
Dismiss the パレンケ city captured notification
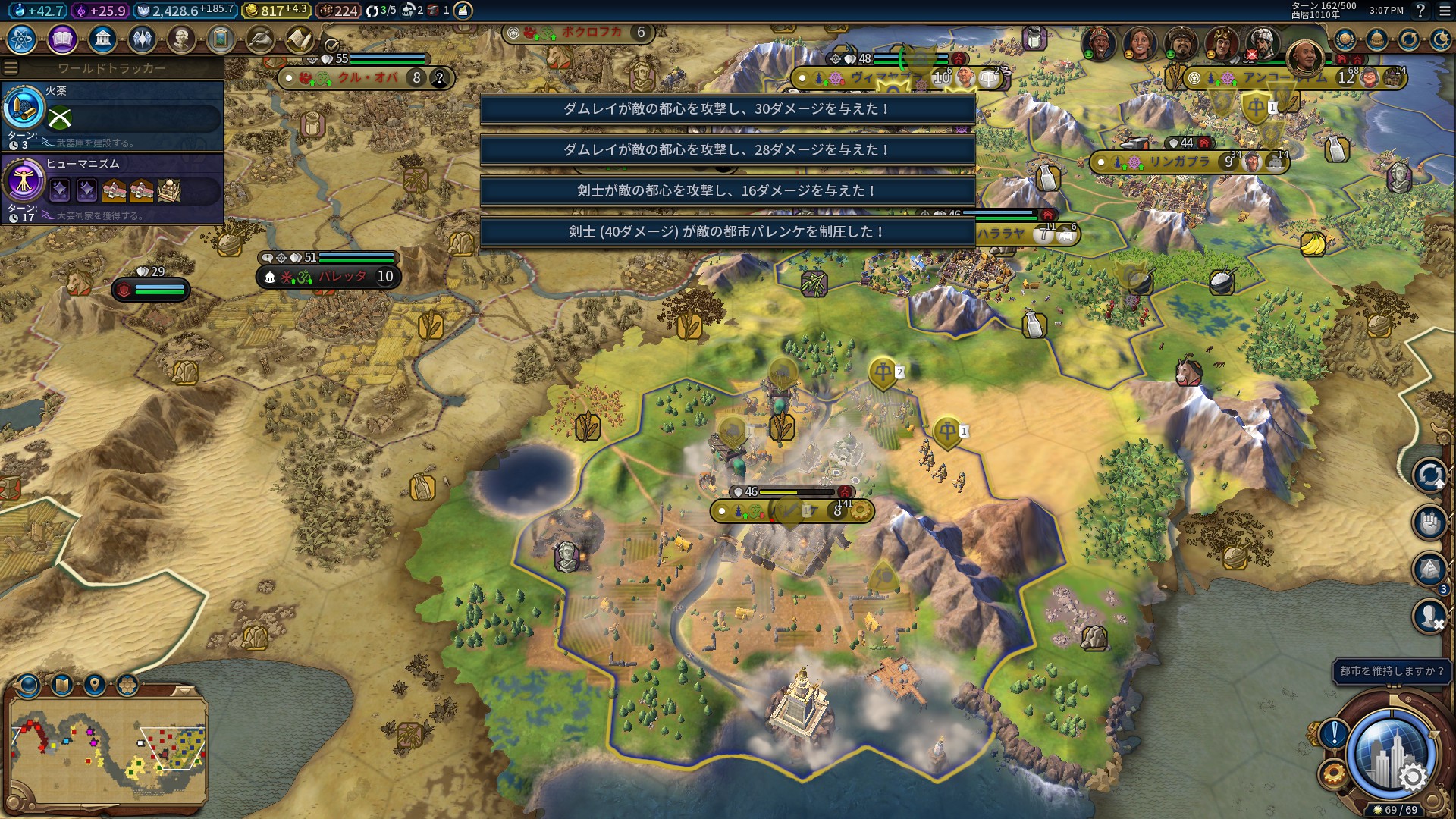click(727, 232)
